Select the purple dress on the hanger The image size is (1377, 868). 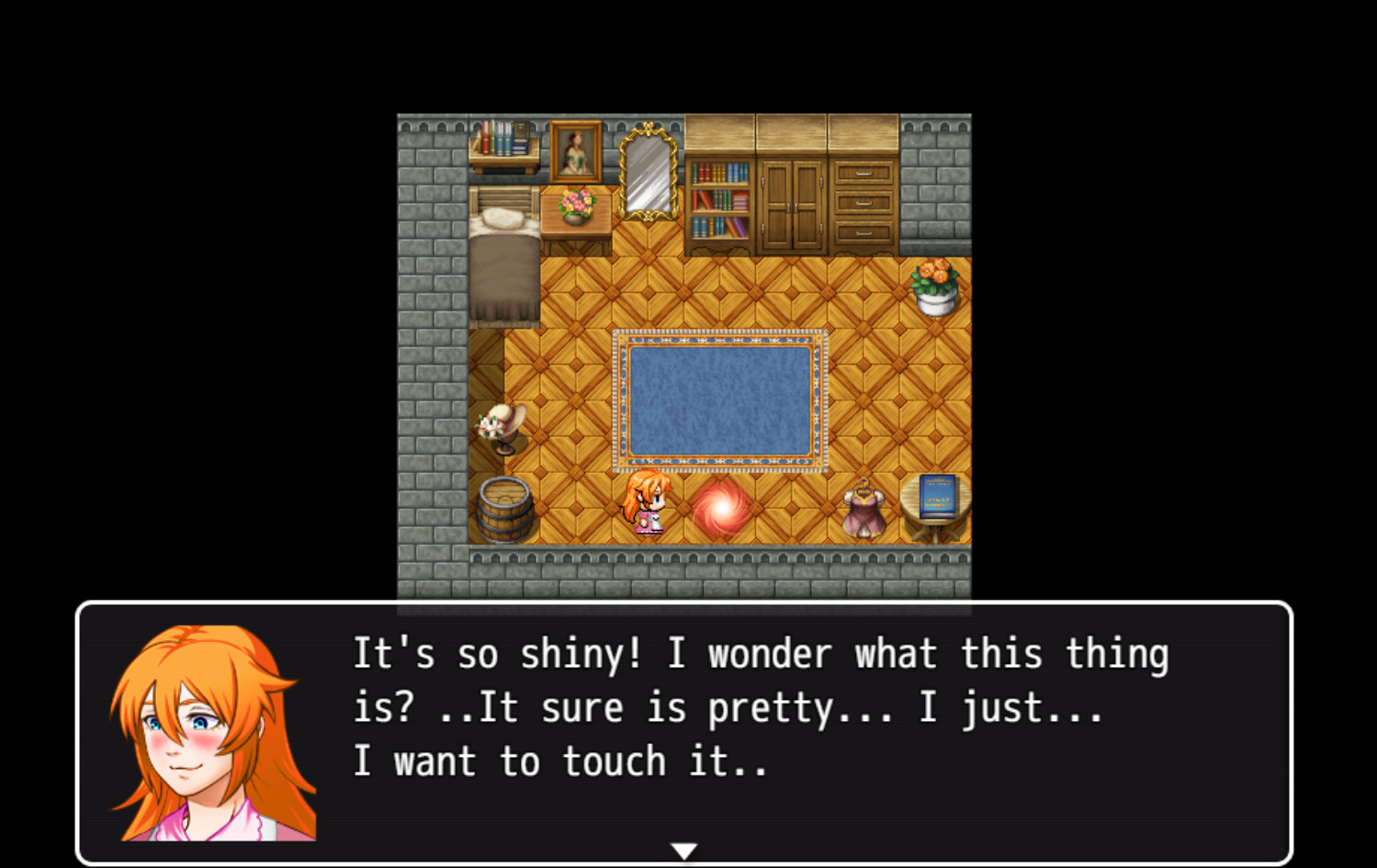click(x=864, y=507)
